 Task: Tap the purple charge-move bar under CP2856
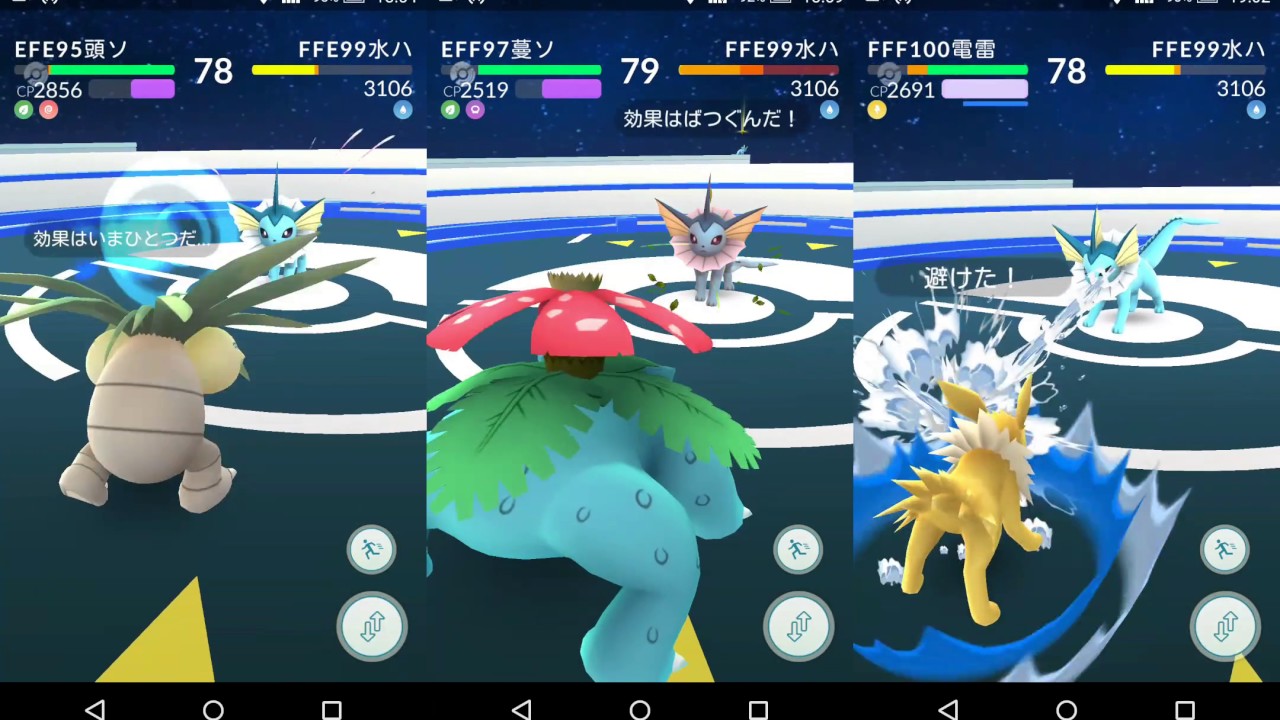(x=152, y=90)
